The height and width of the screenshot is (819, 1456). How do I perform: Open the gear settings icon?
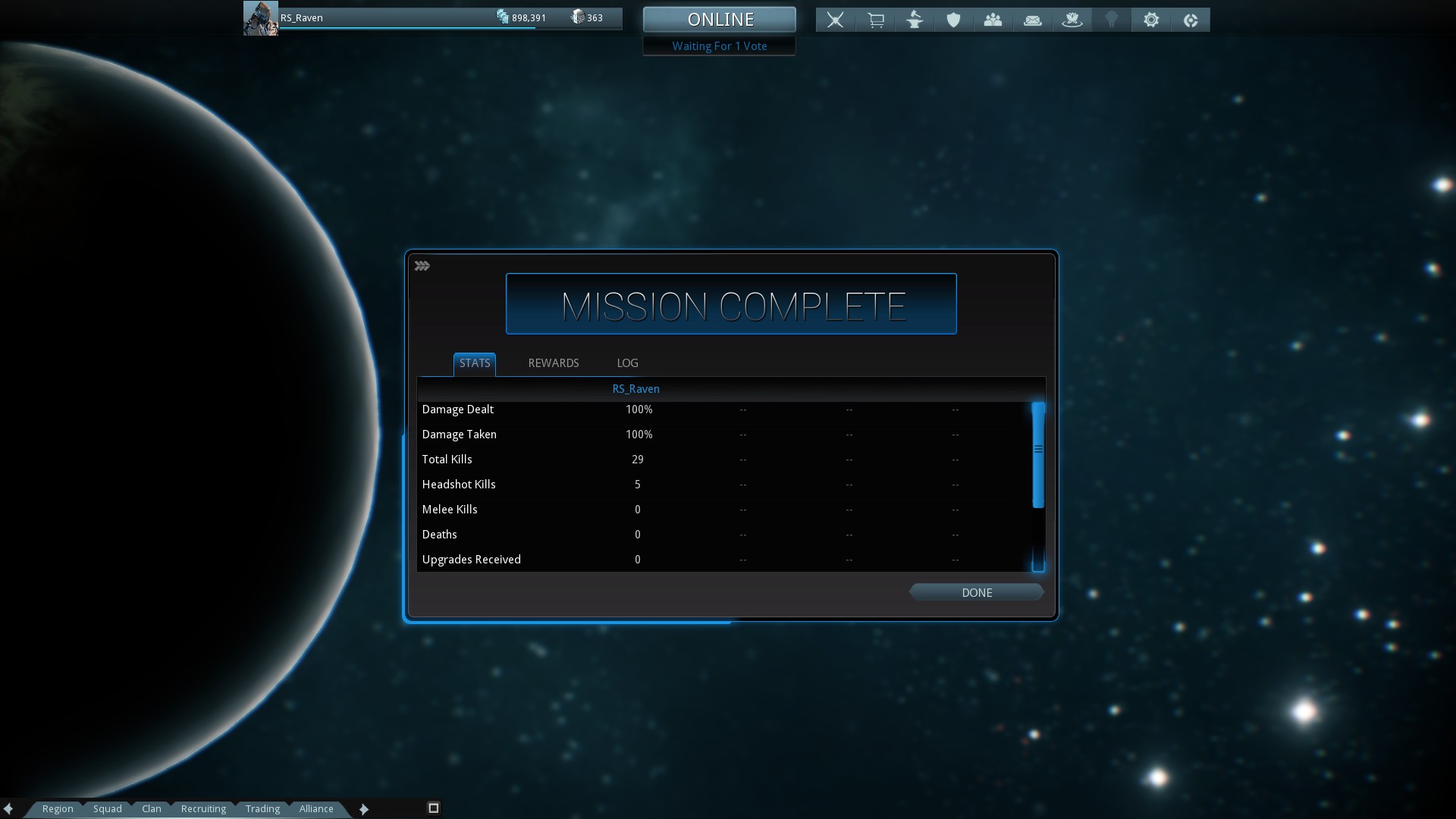point(1150,20)
